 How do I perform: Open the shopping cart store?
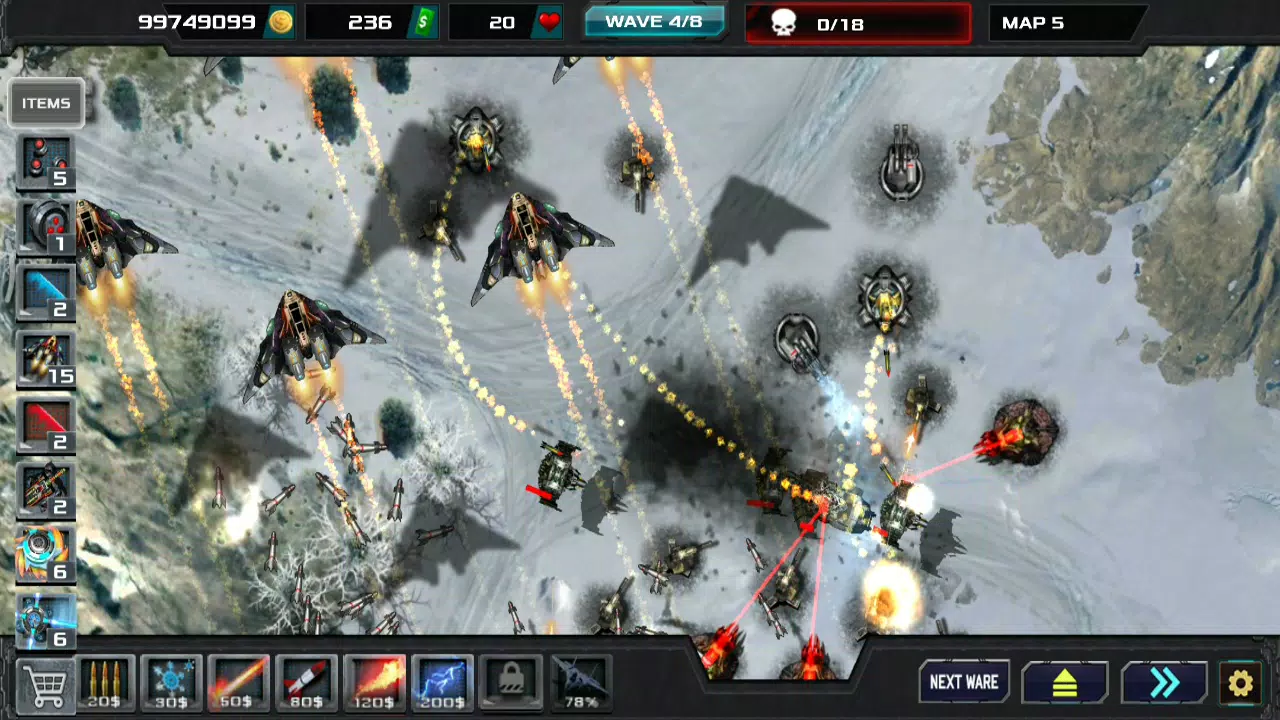click(x=45, y=685)
